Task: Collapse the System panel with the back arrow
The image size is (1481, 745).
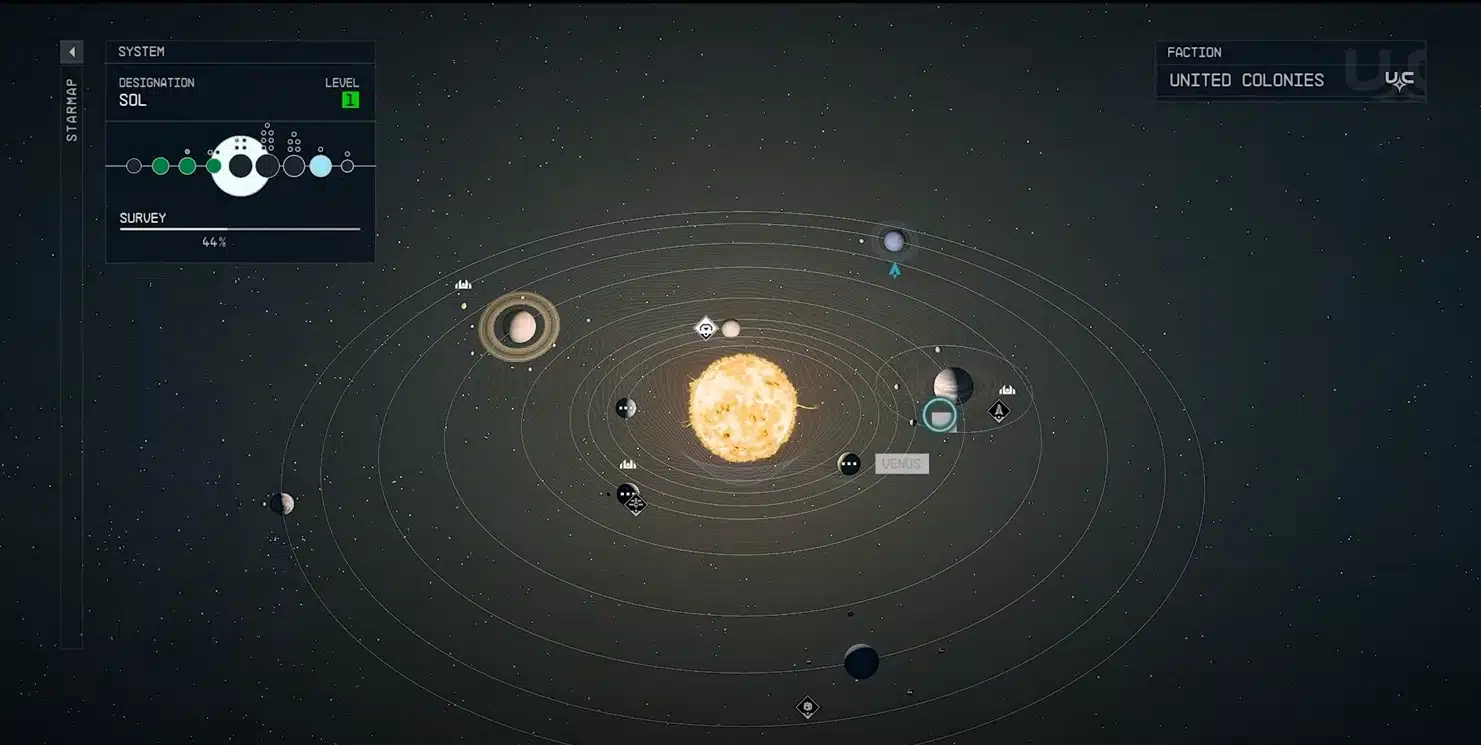Action: pos(72,51)
